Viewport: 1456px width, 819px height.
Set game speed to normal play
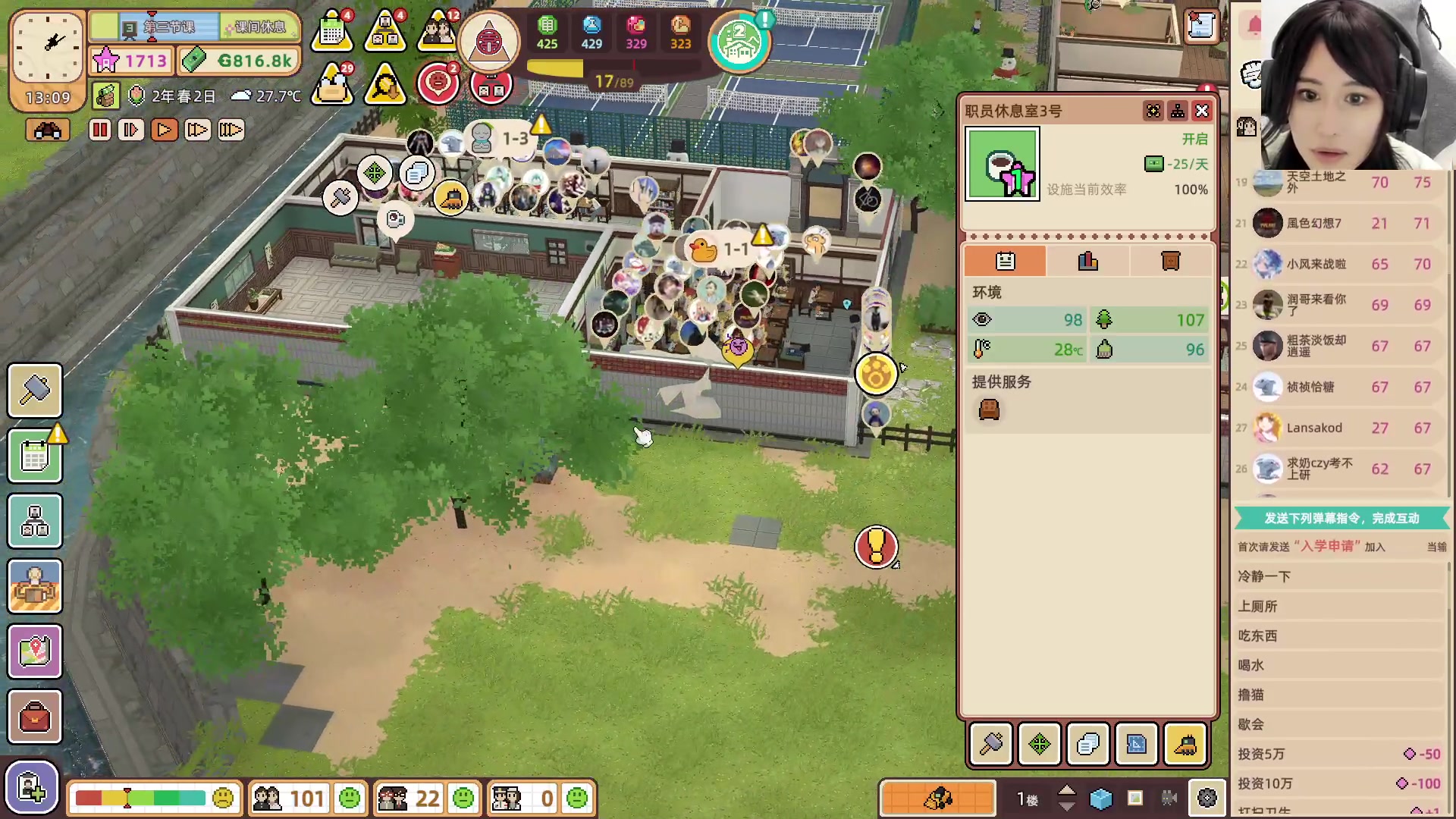pyautogui.click(x=164, y=130)
